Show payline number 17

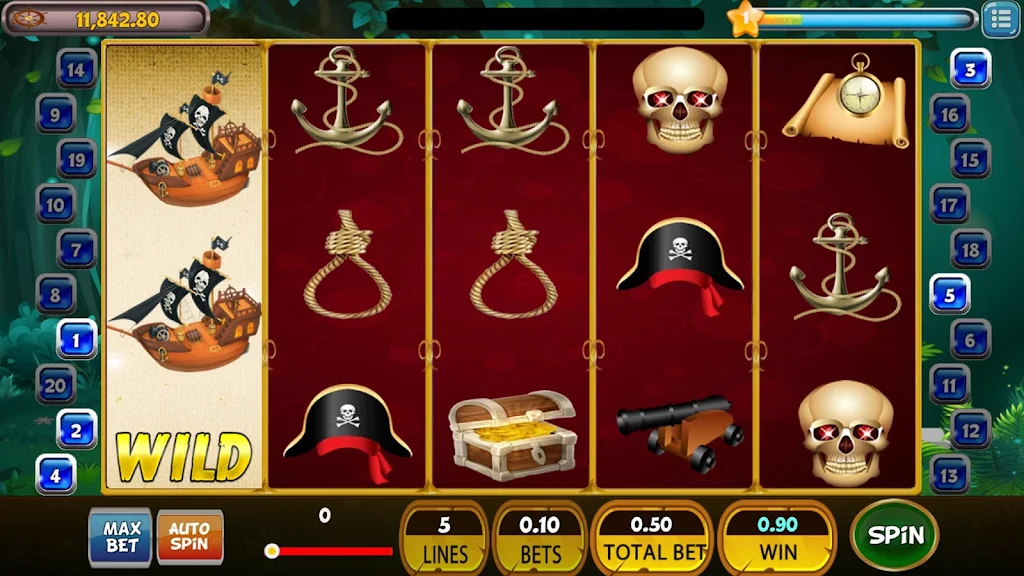[949, 205]
